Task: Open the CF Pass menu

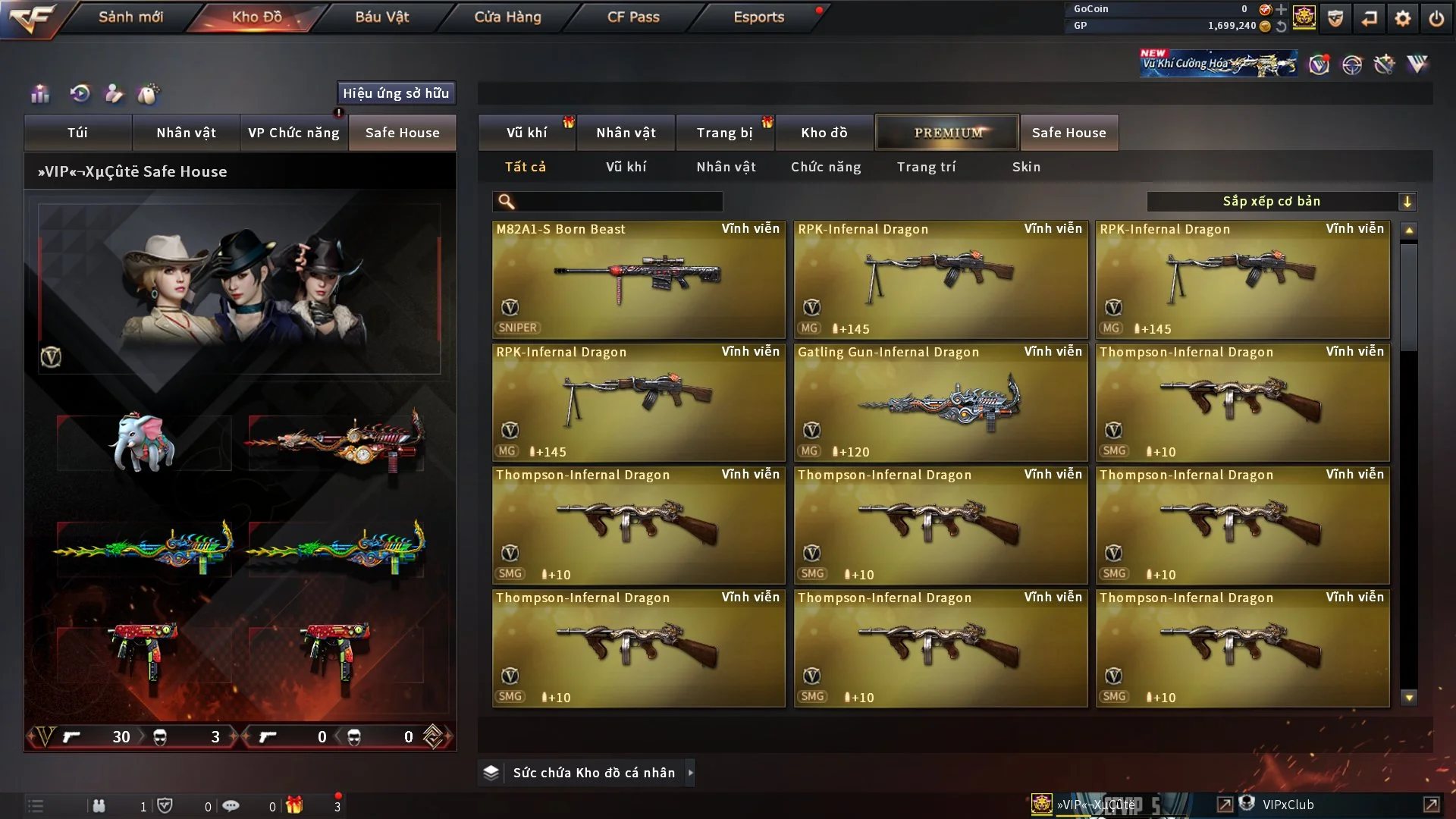Action: click(x=633, y=17)
